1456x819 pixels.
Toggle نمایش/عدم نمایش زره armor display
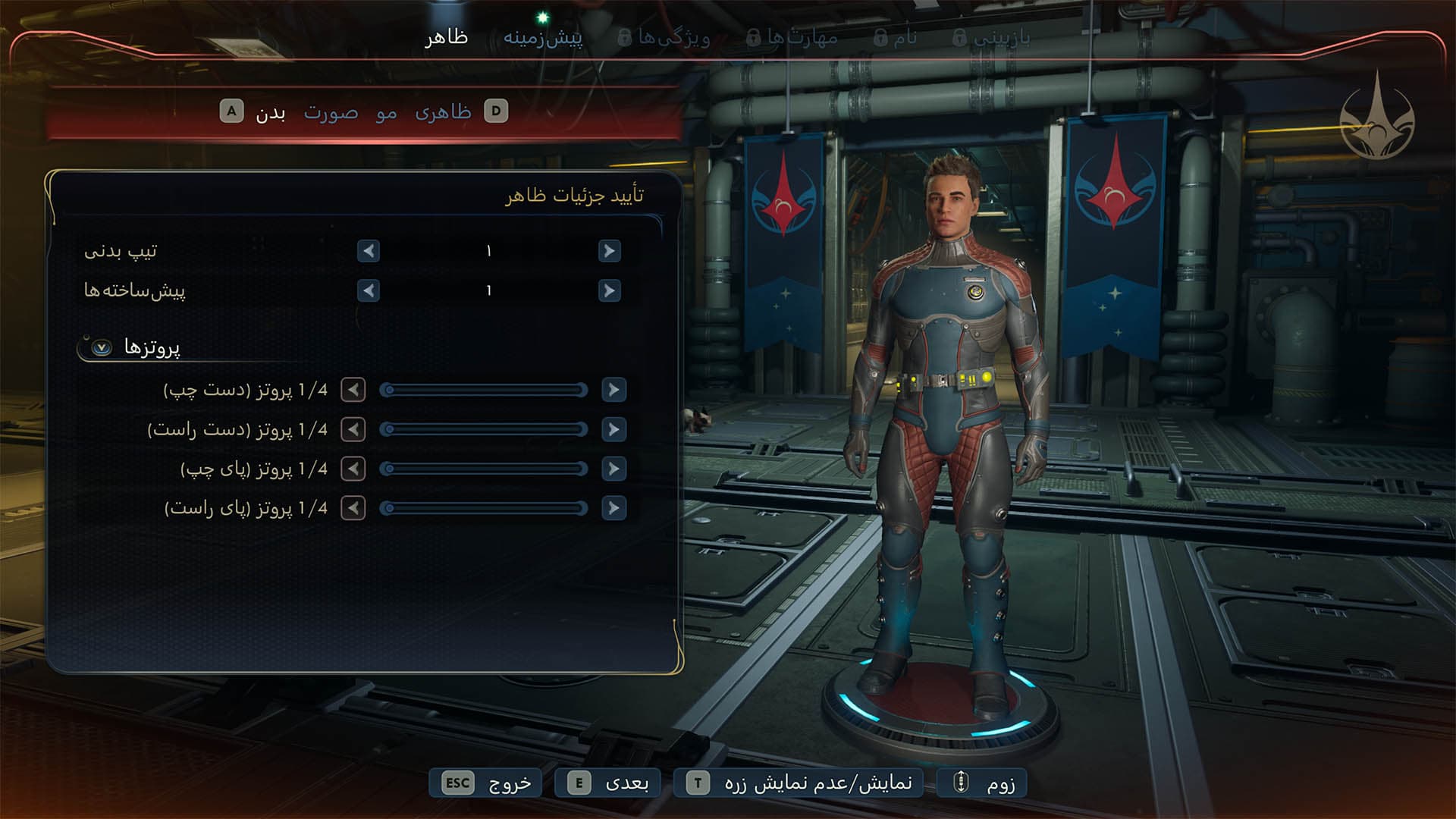[799, 783]
